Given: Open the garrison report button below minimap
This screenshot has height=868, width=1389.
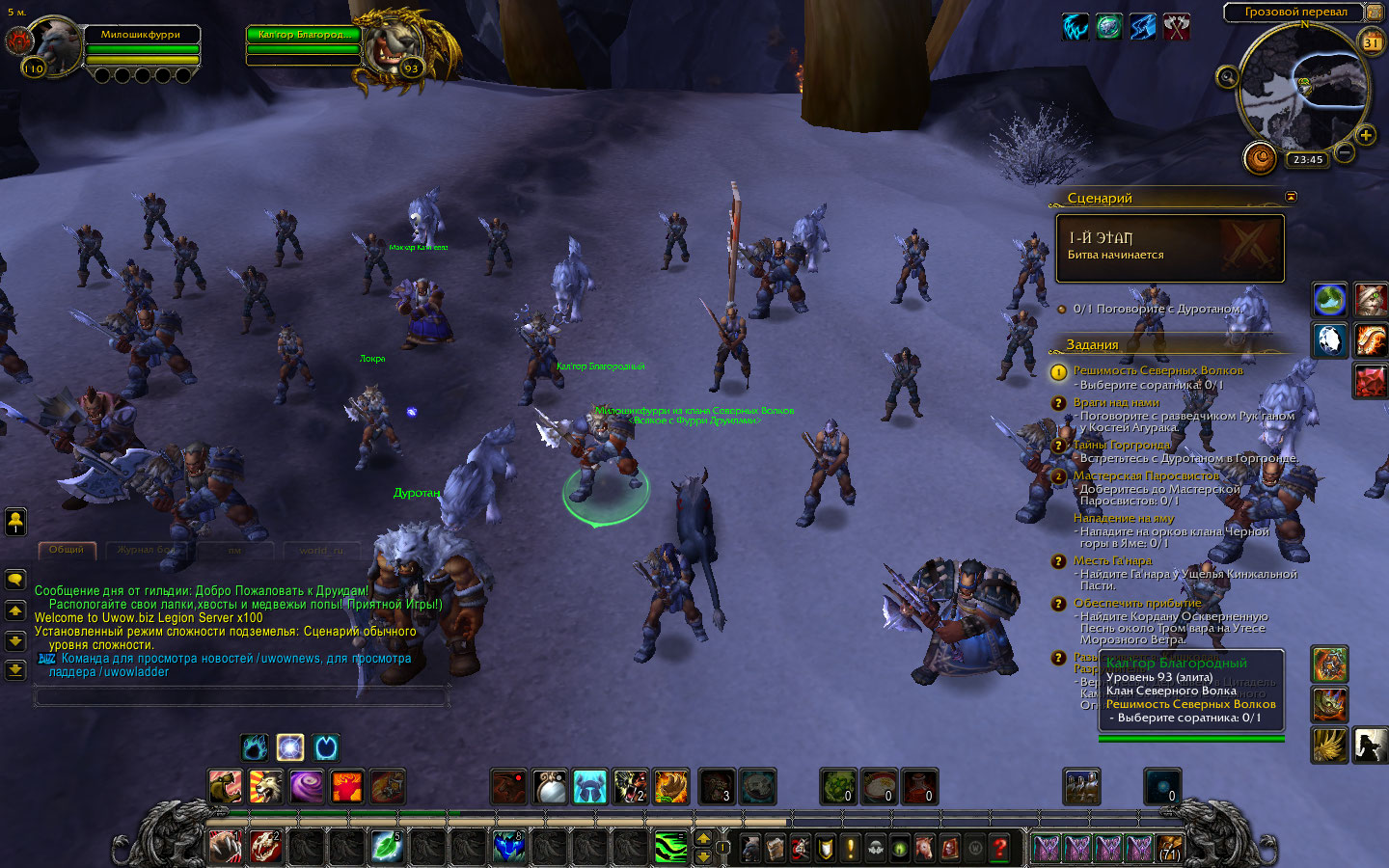Looking at the screenshot, I should click(x=1260, y=157).
